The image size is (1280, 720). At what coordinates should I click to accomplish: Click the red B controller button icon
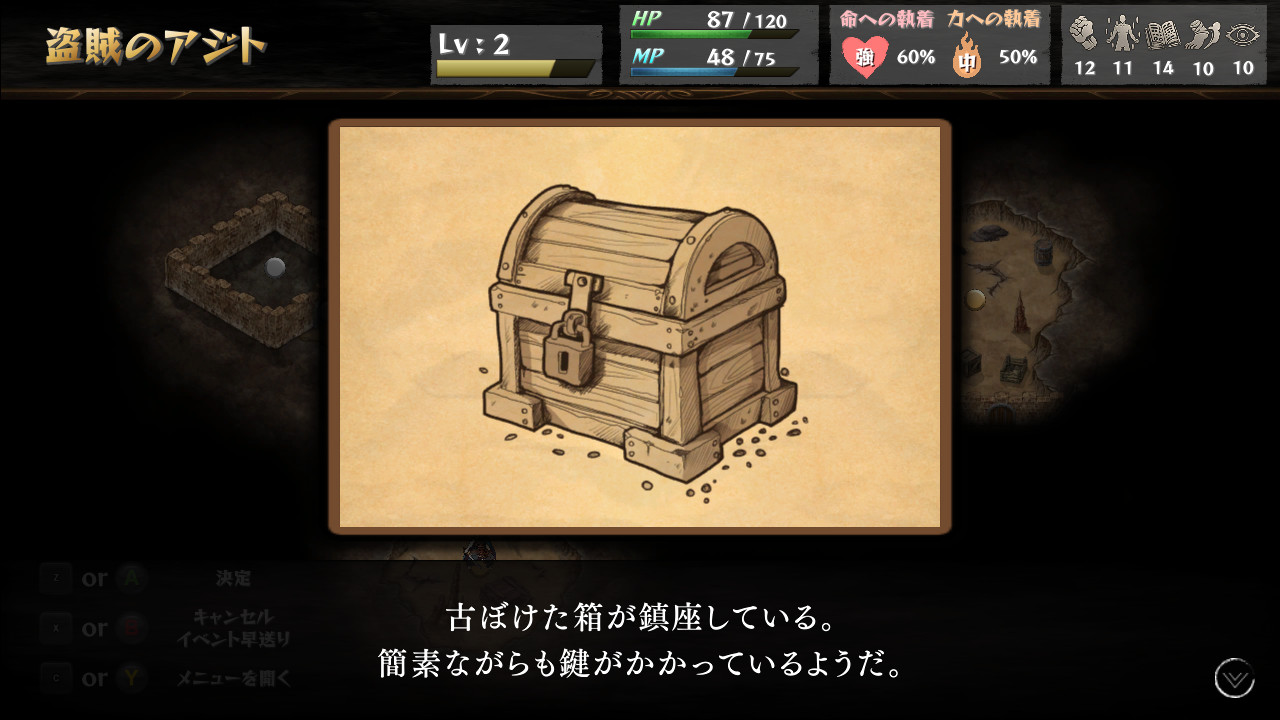129,628
